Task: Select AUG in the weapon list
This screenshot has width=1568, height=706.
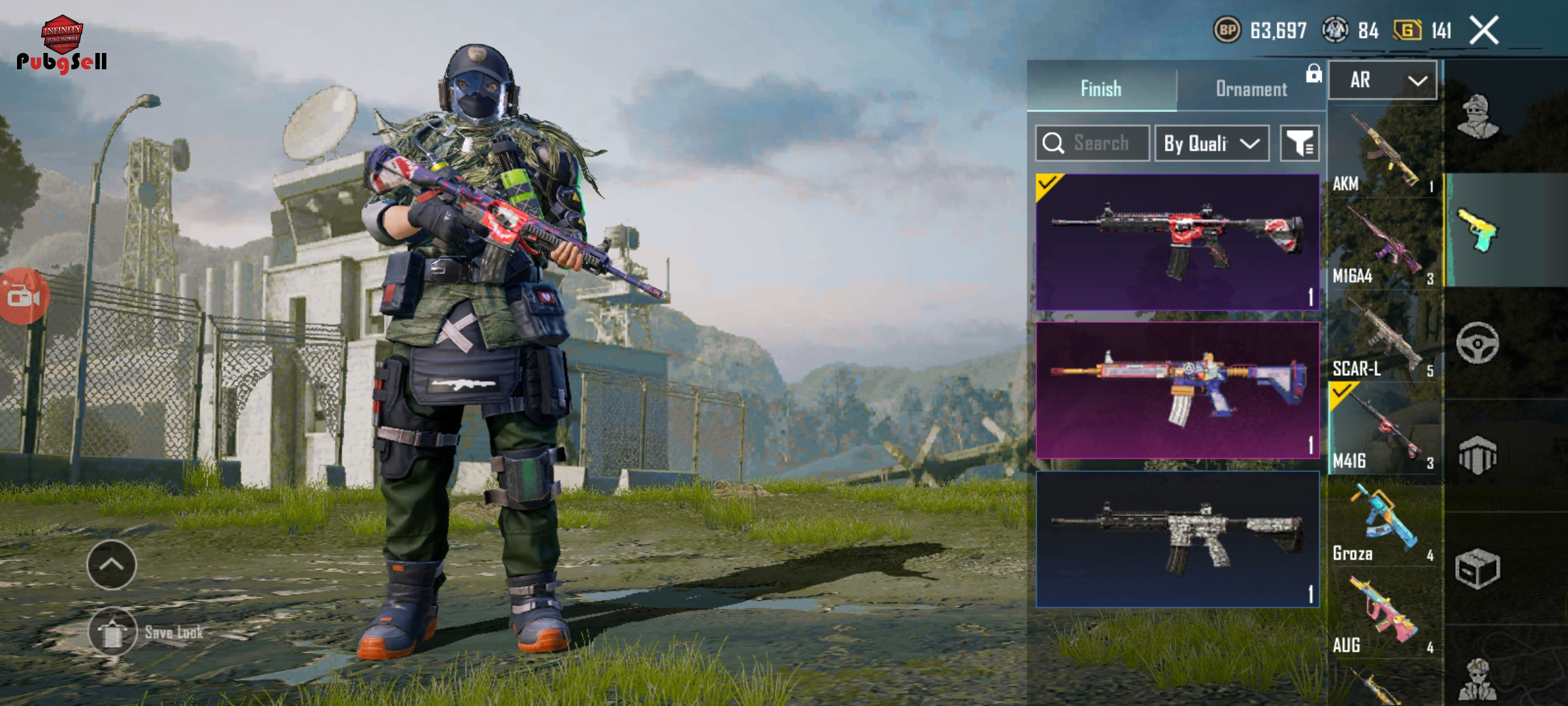Action: (x=1384, y=614)
